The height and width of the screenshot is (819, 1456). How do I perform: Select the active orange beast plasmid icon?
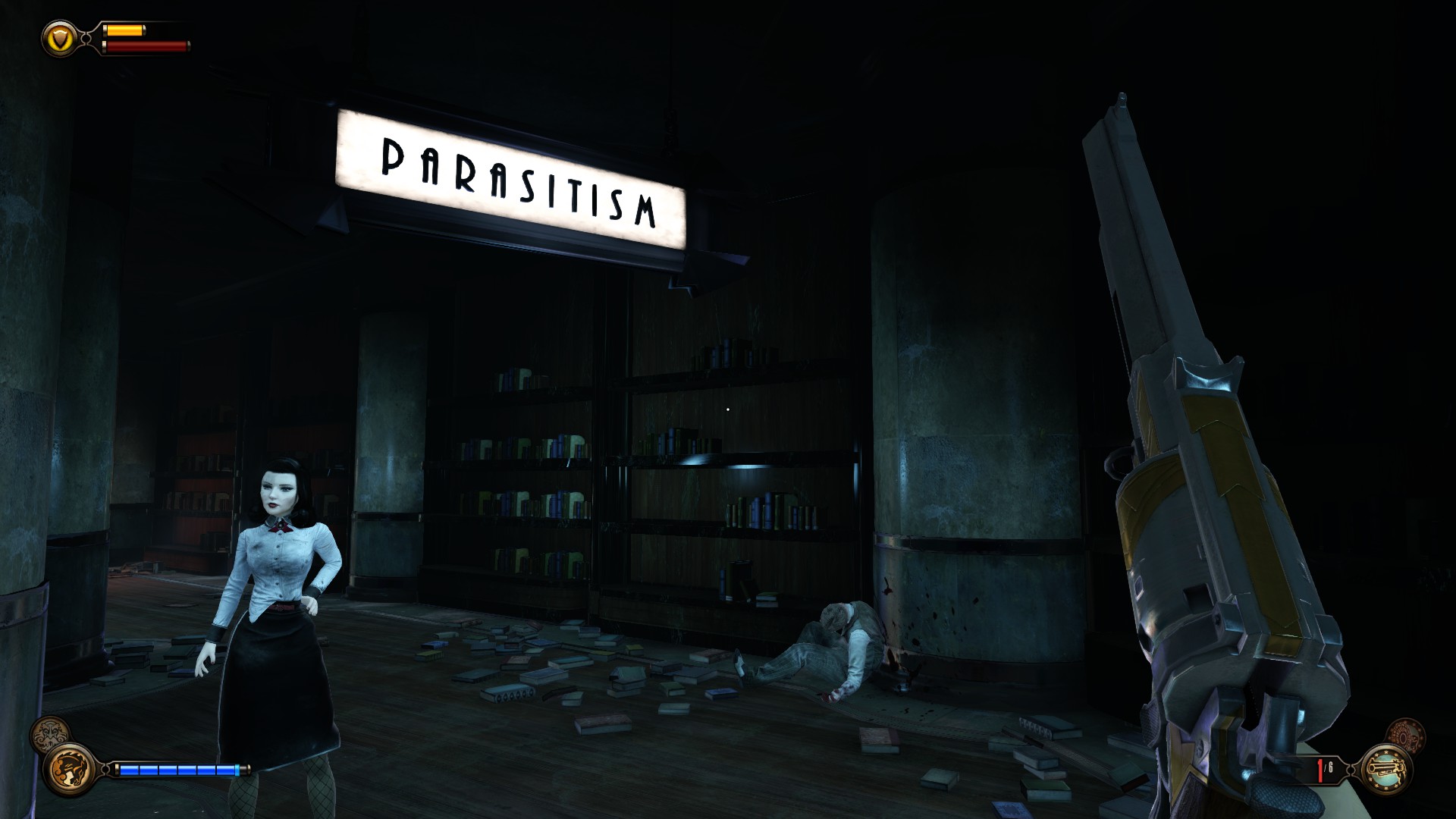coord(69,769)
